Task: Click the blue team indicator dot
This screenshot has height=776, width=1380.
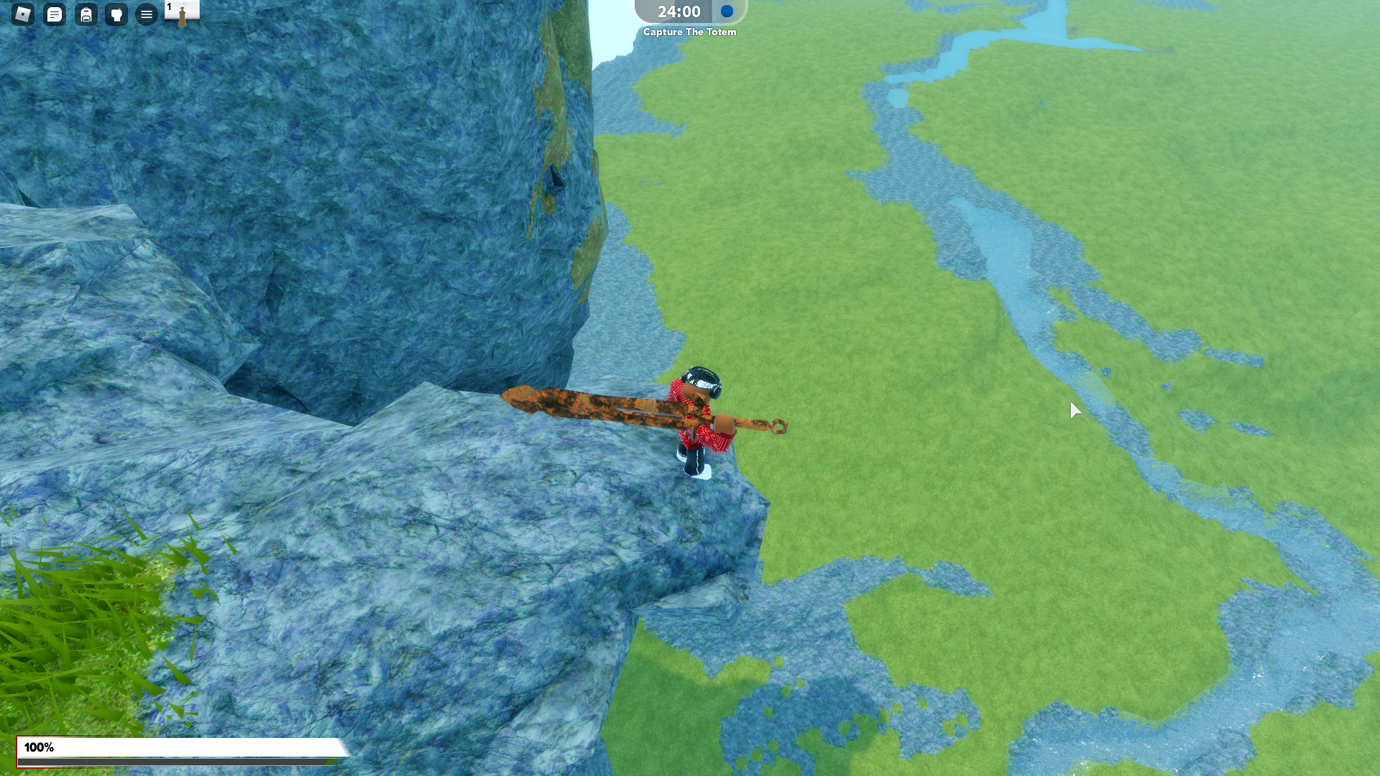Action: click(723, 12)
